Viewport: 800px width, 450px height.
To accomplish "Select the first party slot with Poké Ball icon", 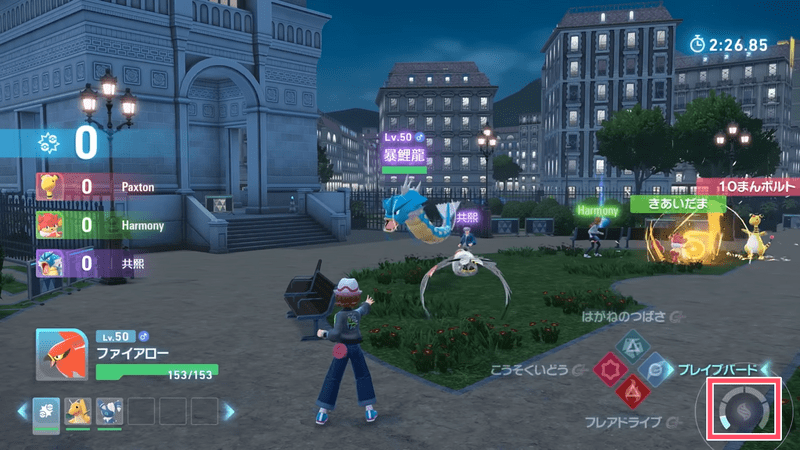I will tap(47, 410).
